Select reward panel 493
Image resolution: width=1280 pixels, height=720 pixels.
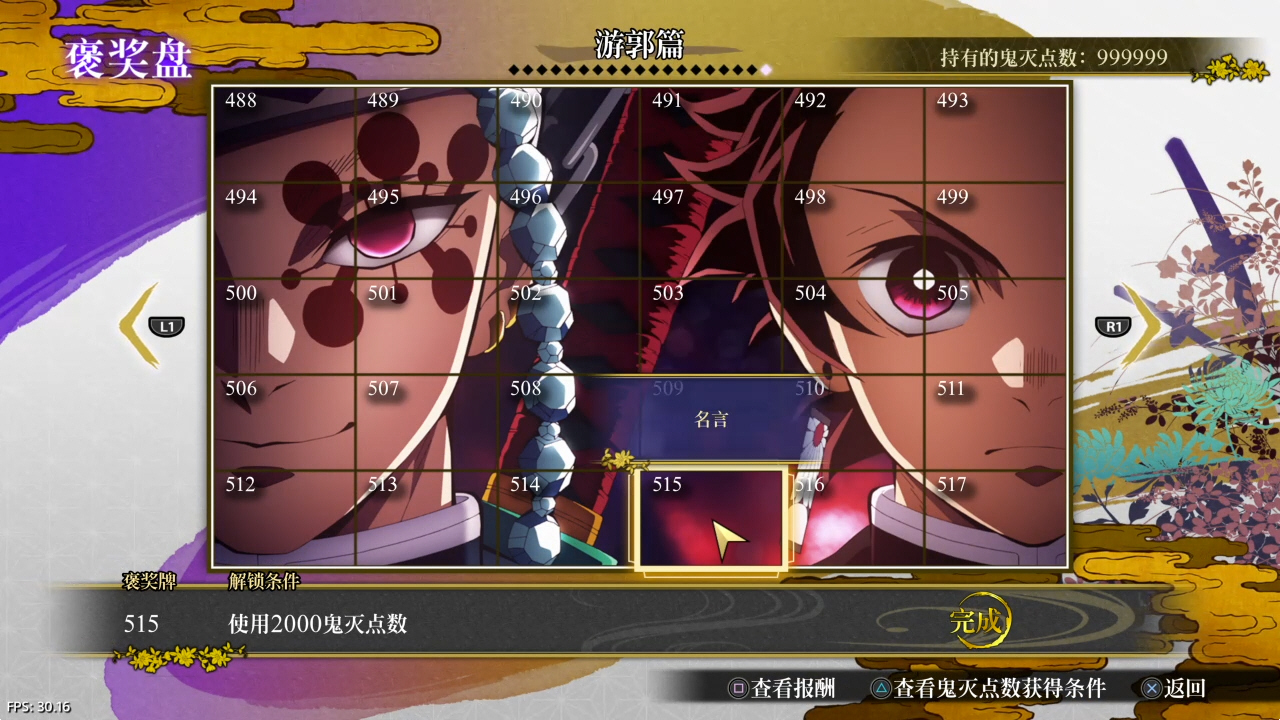[996, 135]
